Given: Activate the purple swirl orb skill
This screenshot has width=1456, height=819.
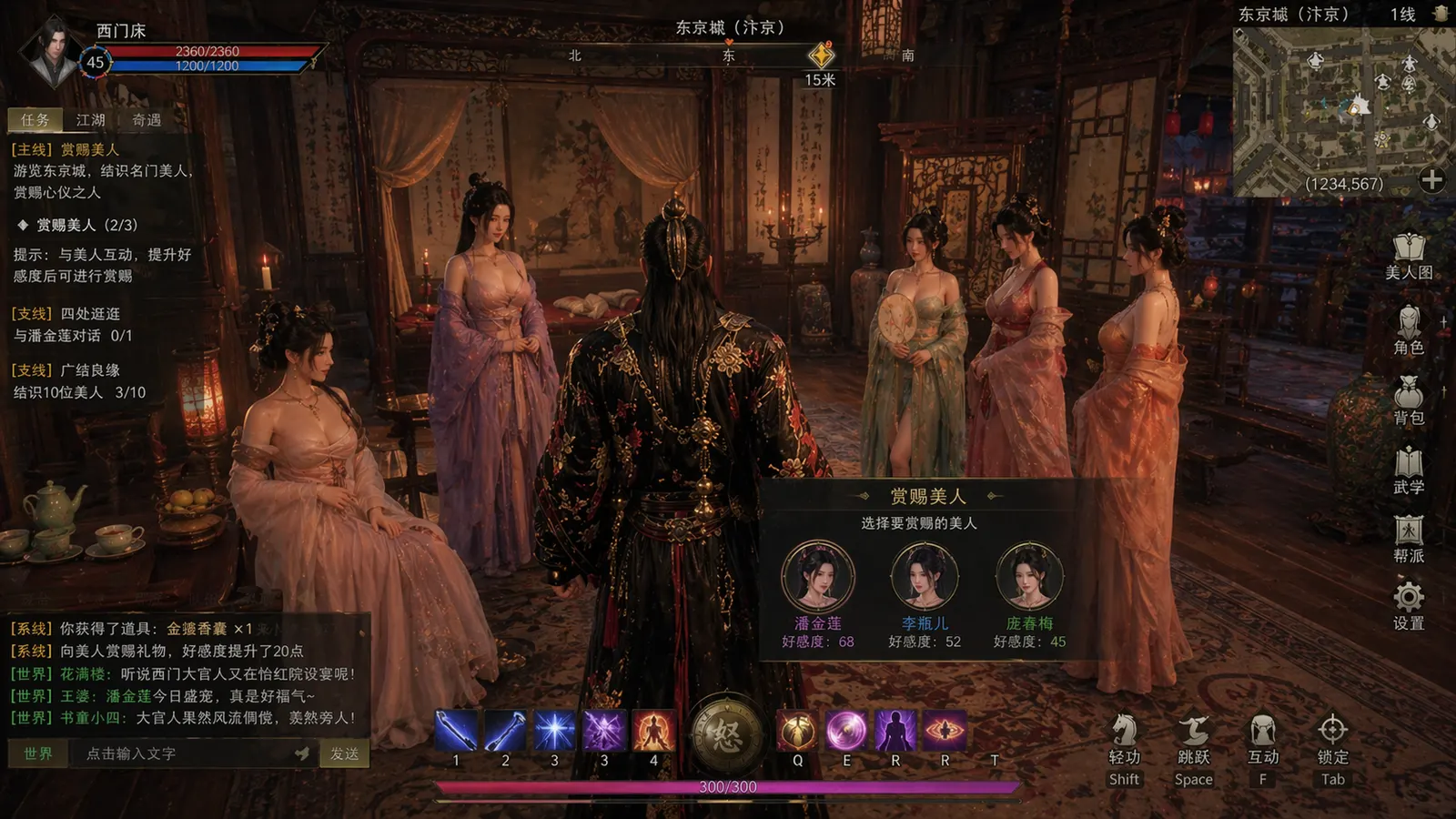Looking at the screenshot, I should pos(846,731).
